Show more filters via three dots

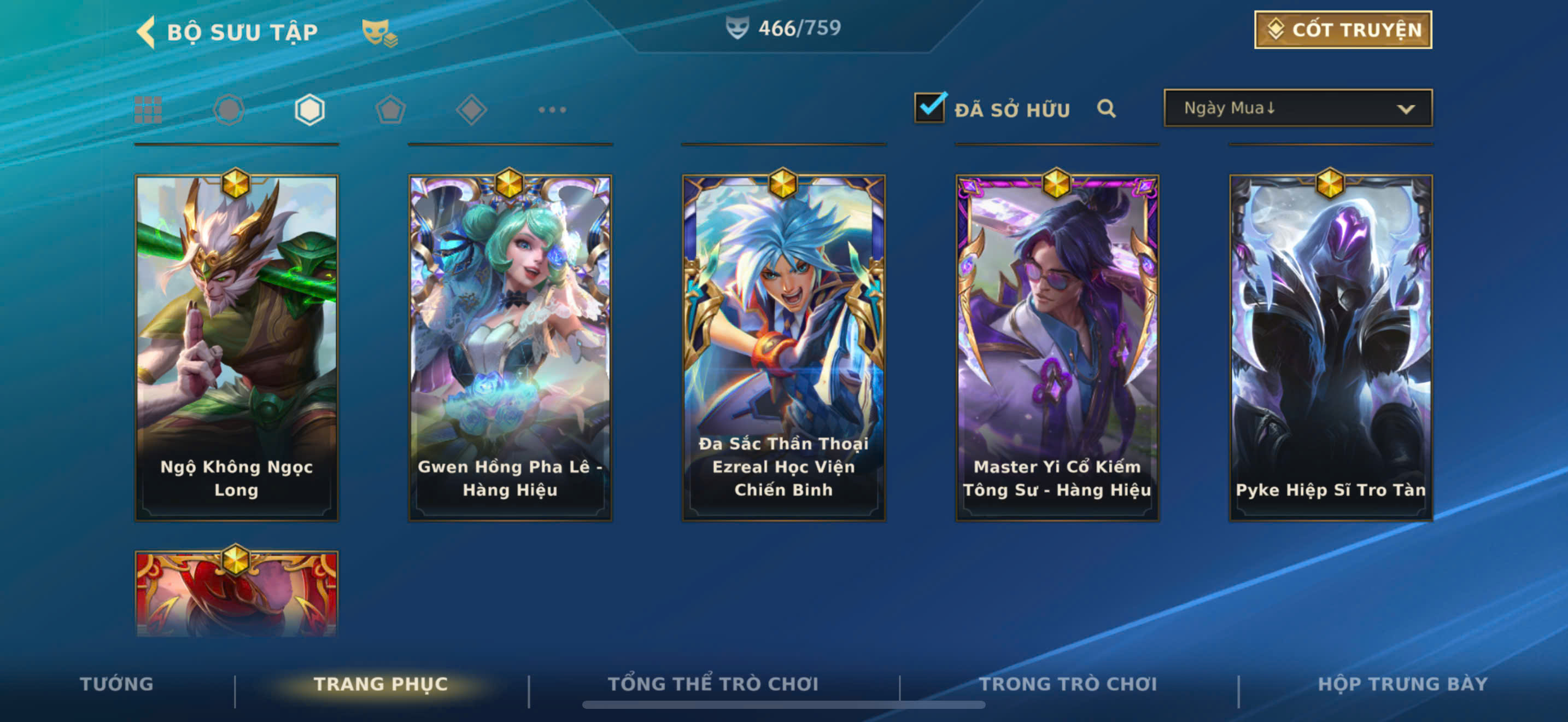click(552, 110)
